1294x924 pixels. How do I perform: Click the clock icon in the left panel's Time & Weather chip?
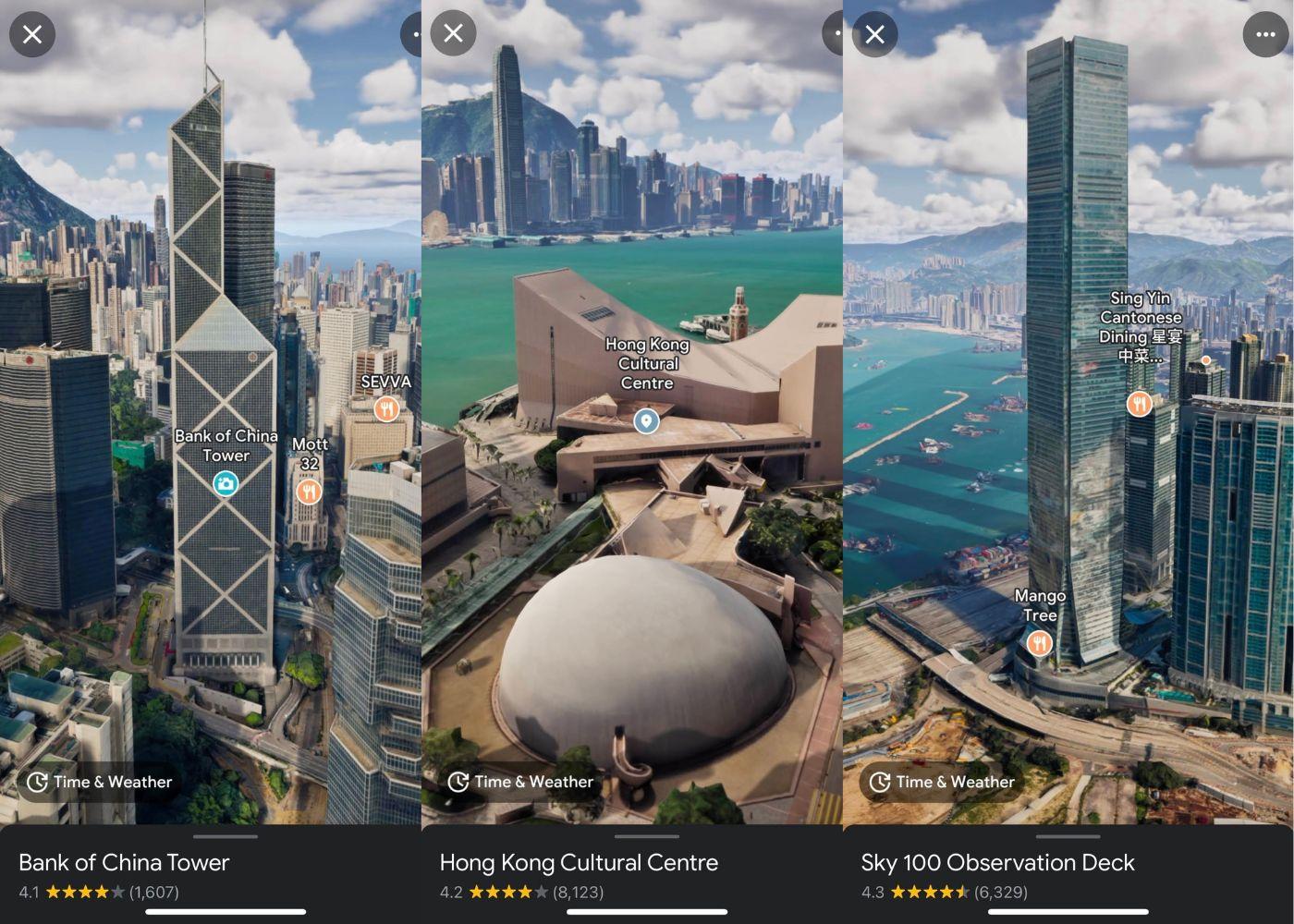pos(36,782)
